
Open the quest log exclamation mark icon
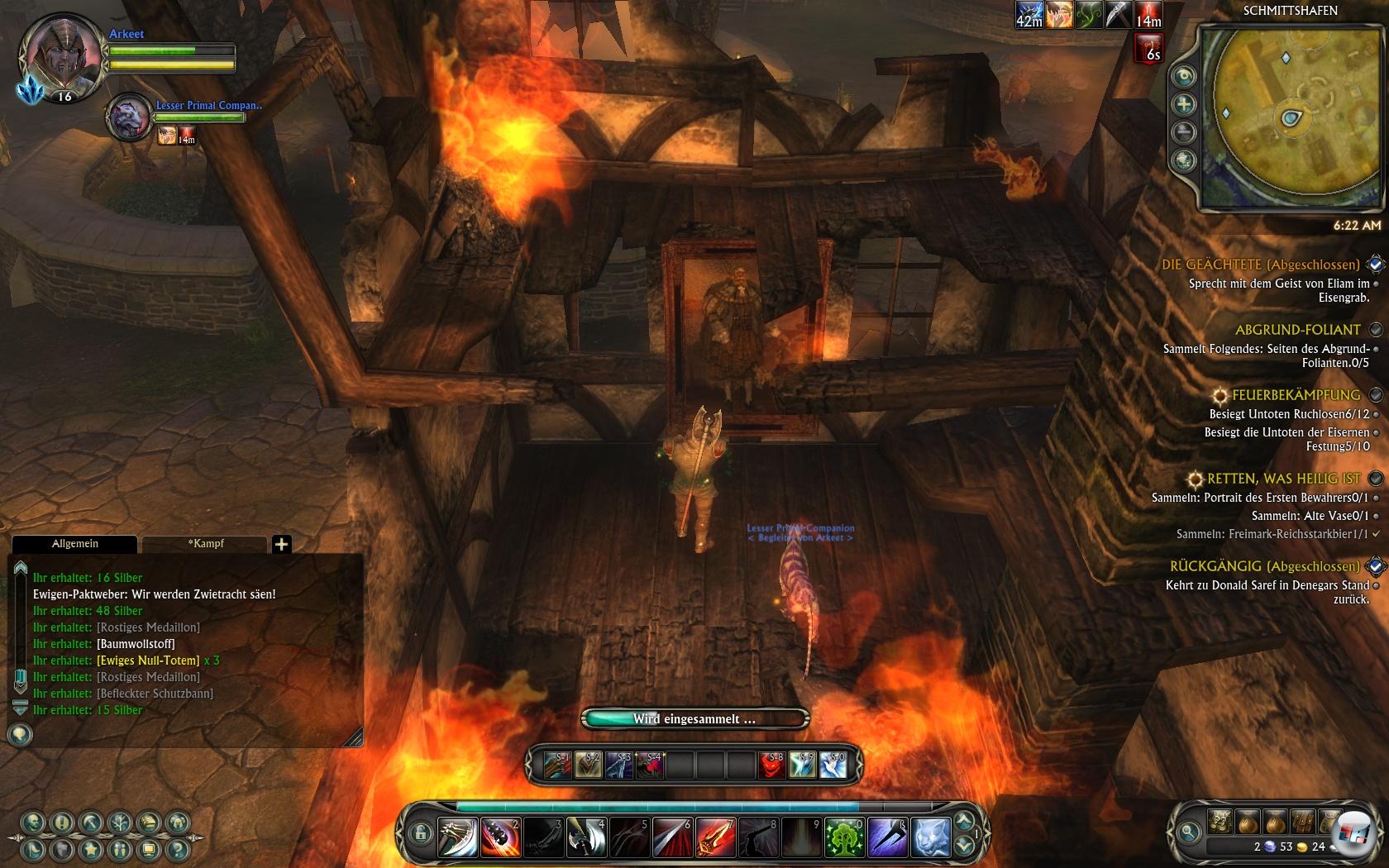click(x=62, y=823)
